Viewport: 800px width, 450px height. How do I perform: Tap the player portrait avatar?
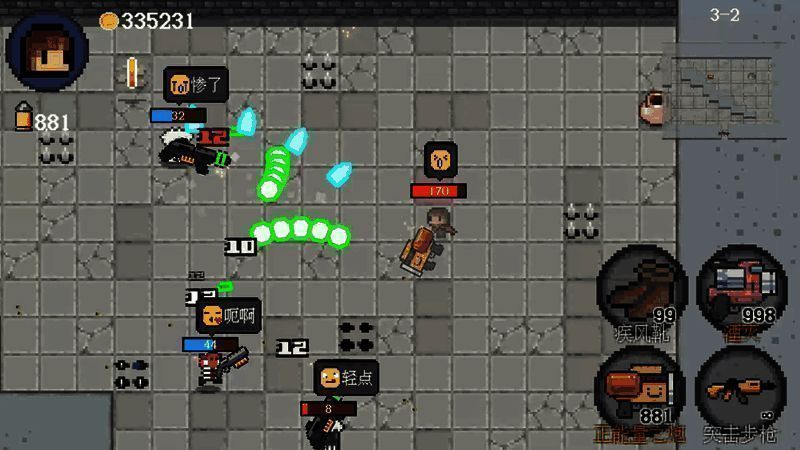[46, 50]
